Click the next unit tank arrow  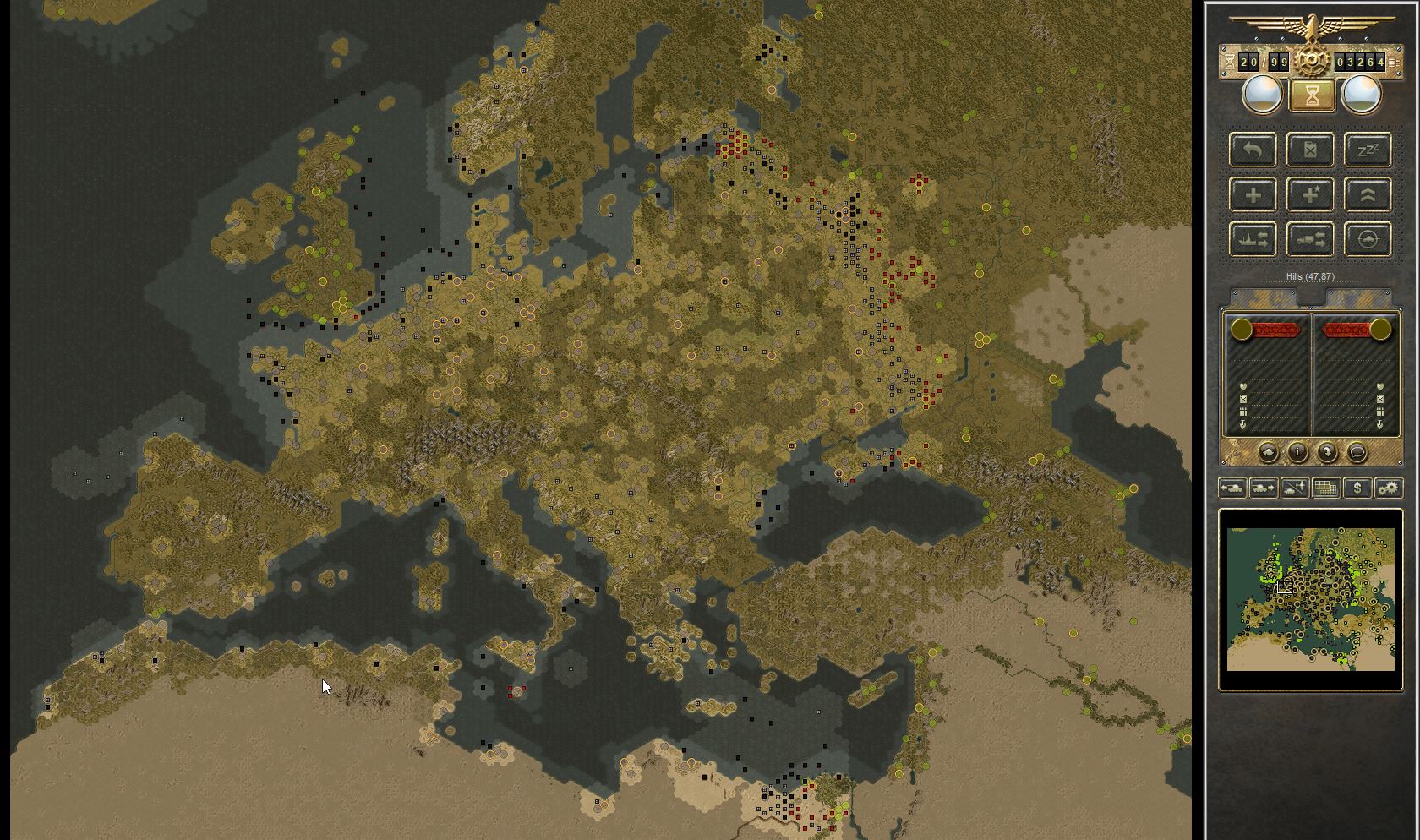(1263, 488)
